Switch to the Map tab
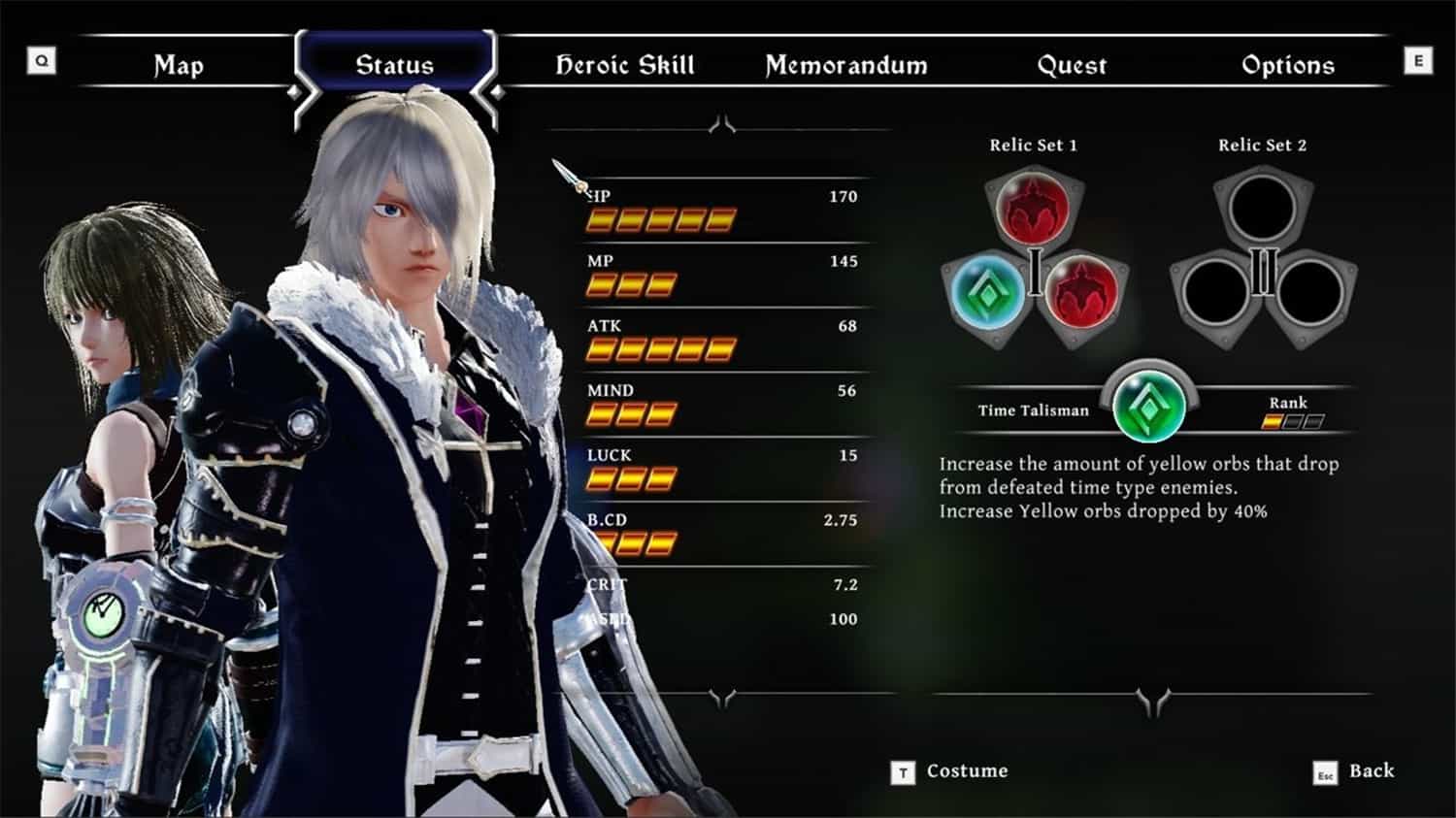1456x818 pixels. coord(178,66)
